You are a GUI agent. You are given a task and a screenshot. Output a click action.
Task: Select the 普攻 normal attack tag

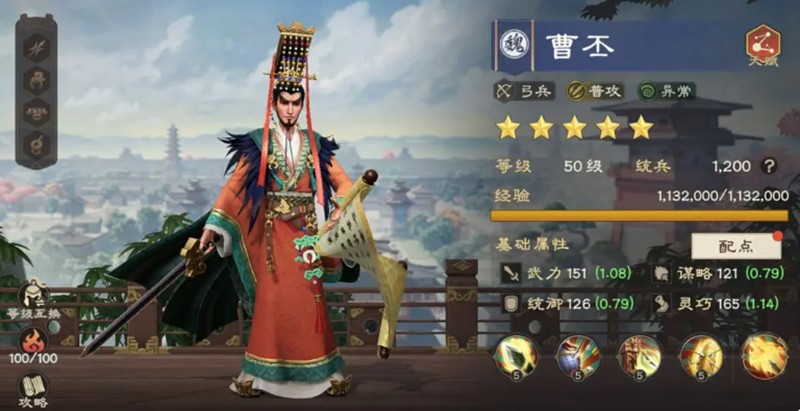click(594, 91)
